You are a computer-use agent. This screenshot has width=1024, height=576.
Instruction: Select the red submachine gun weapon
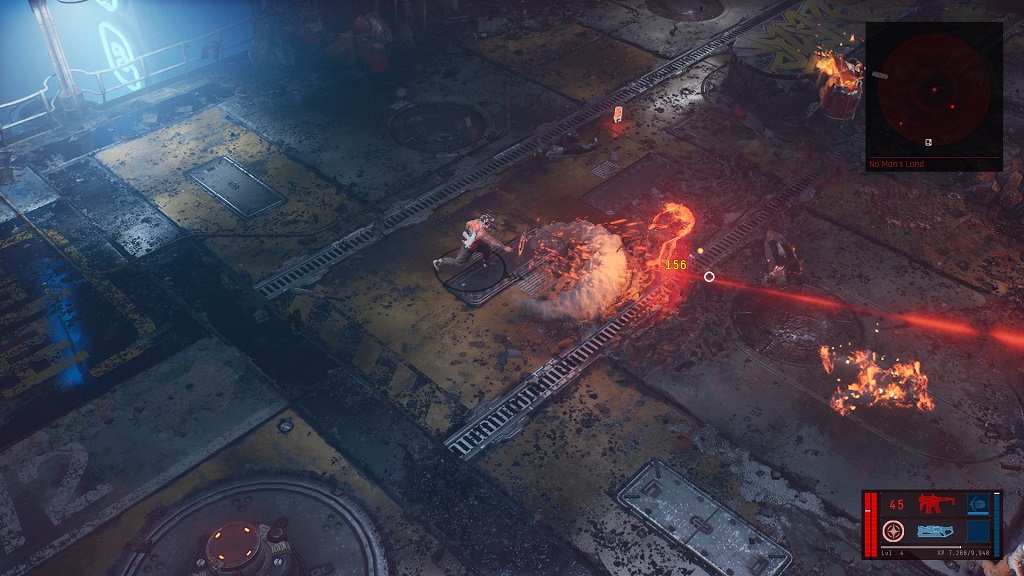click(x=936, y=504)
